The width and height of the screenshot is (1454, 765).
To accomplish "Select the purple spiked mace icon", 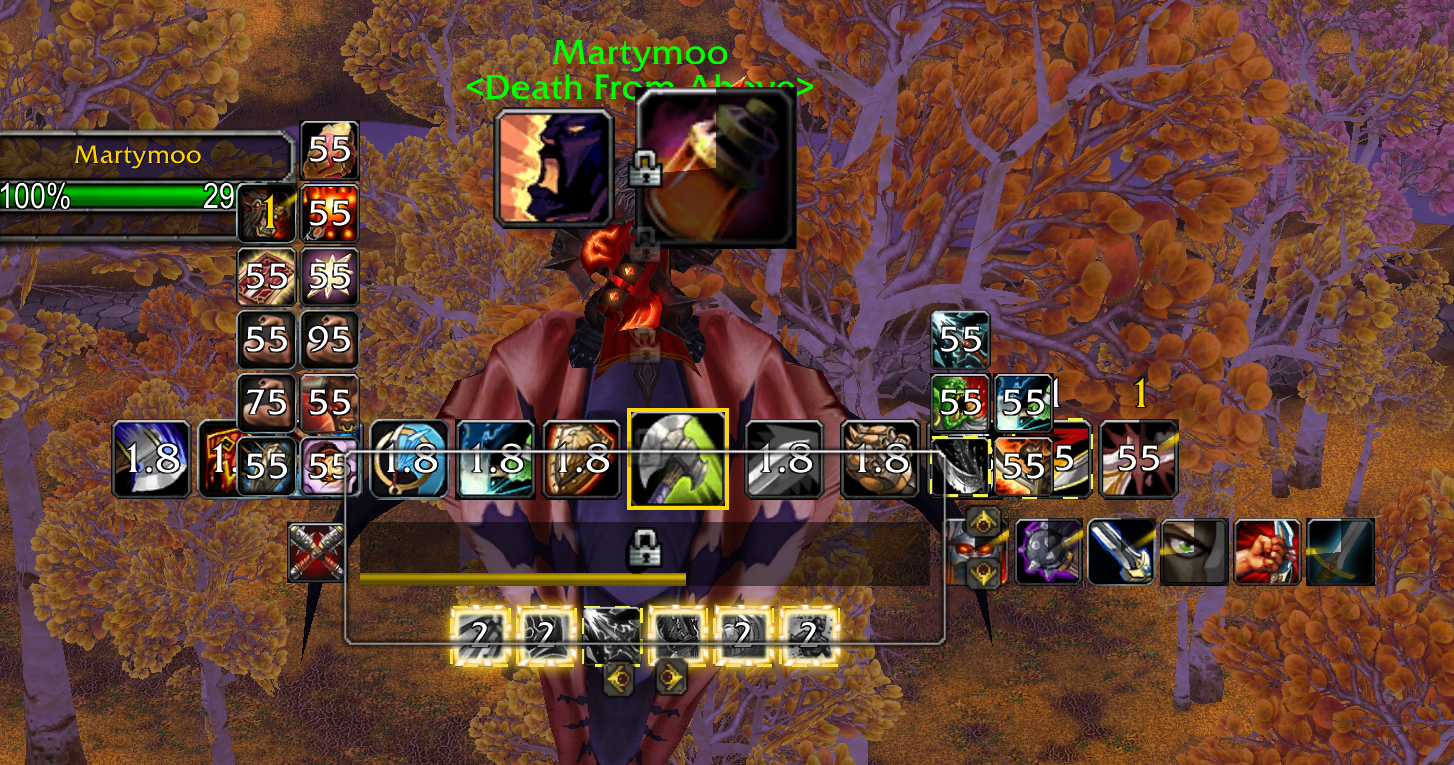I will [x=1049, y=552].
